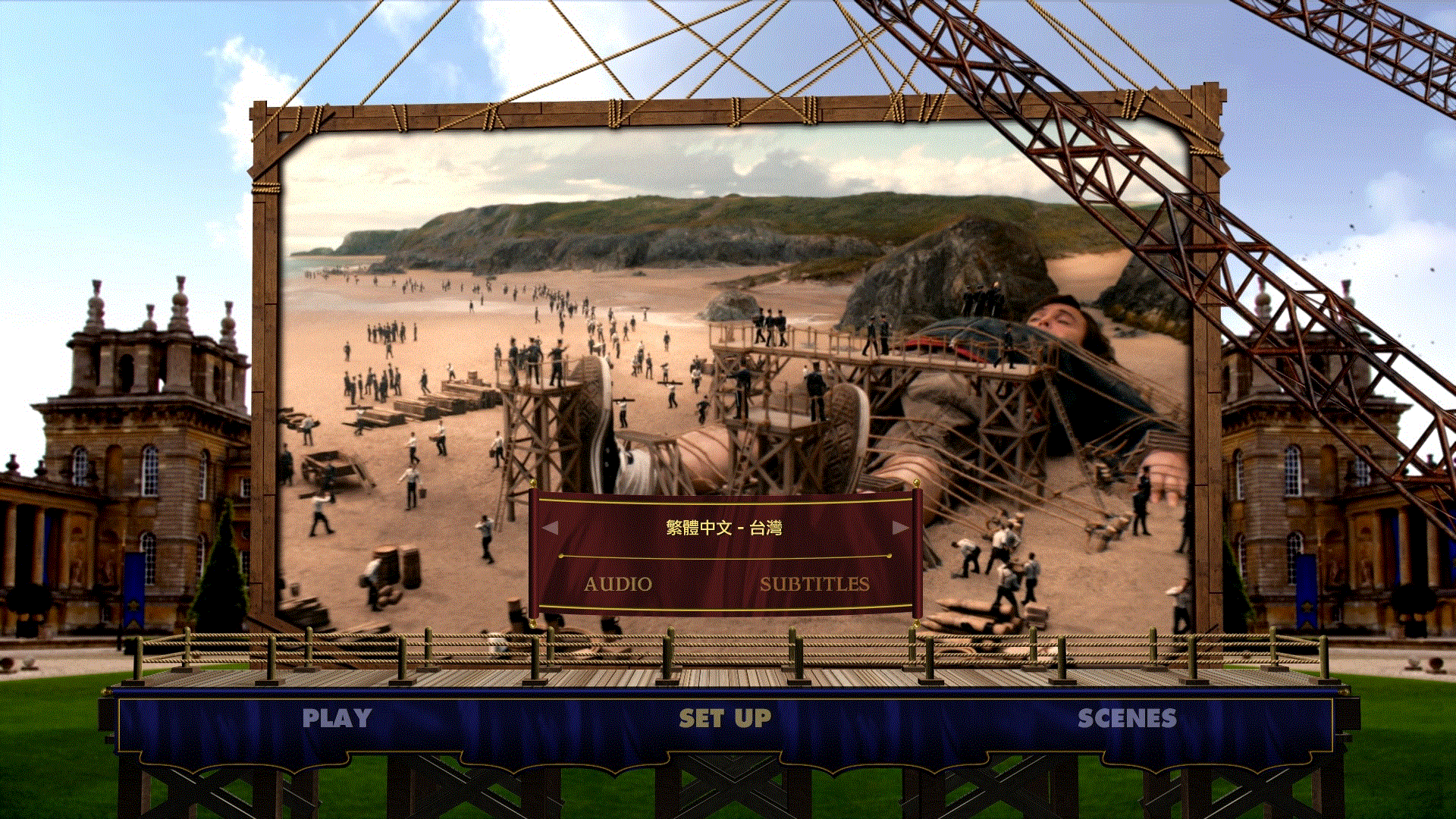Click the gold divider line on the banner
The width and height of the screenshot is (1456, 819).
click(x=723, y=557)
